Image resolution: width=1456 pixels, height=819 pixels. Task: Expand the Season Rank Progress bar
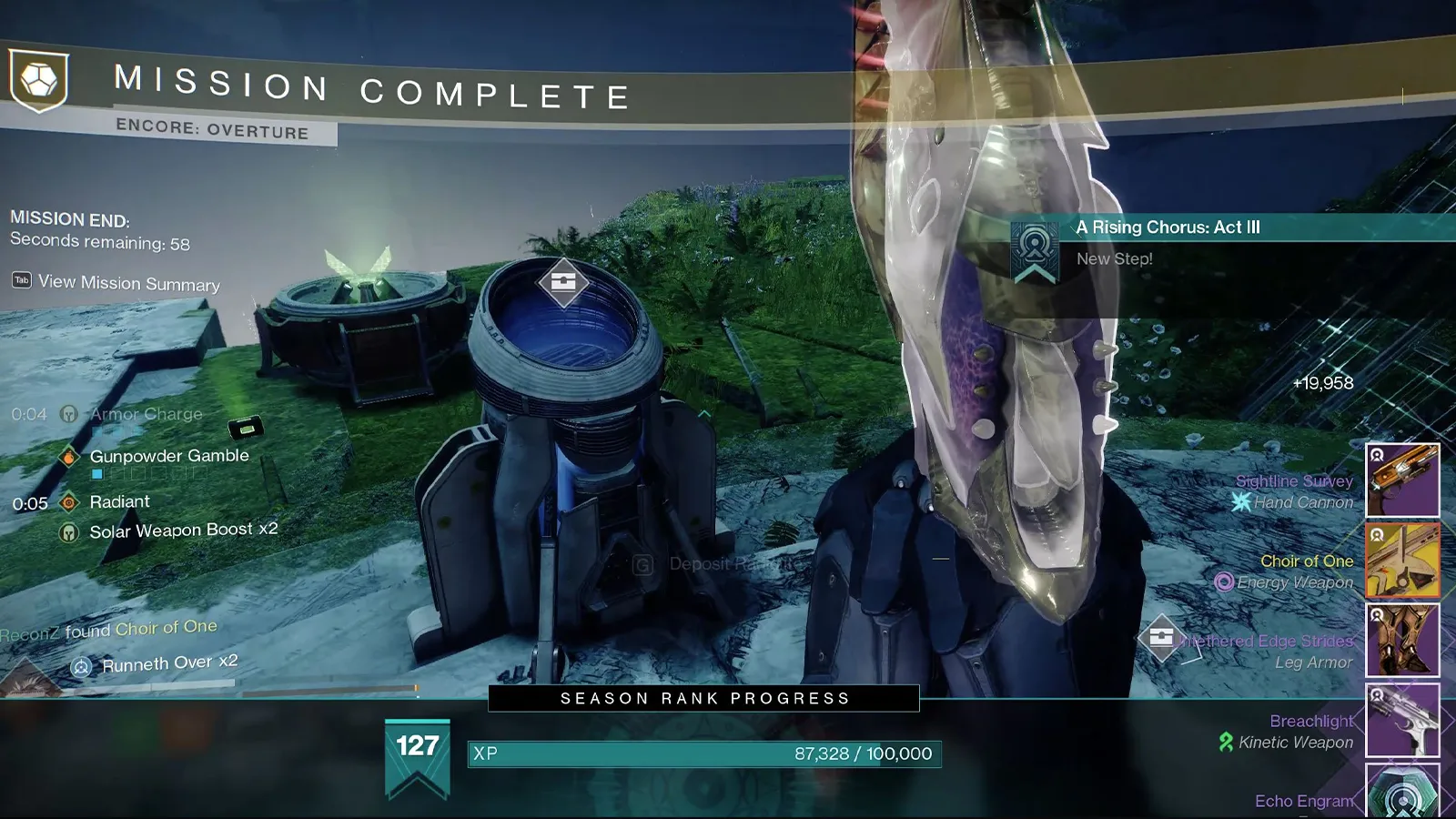tap(703, 700)
